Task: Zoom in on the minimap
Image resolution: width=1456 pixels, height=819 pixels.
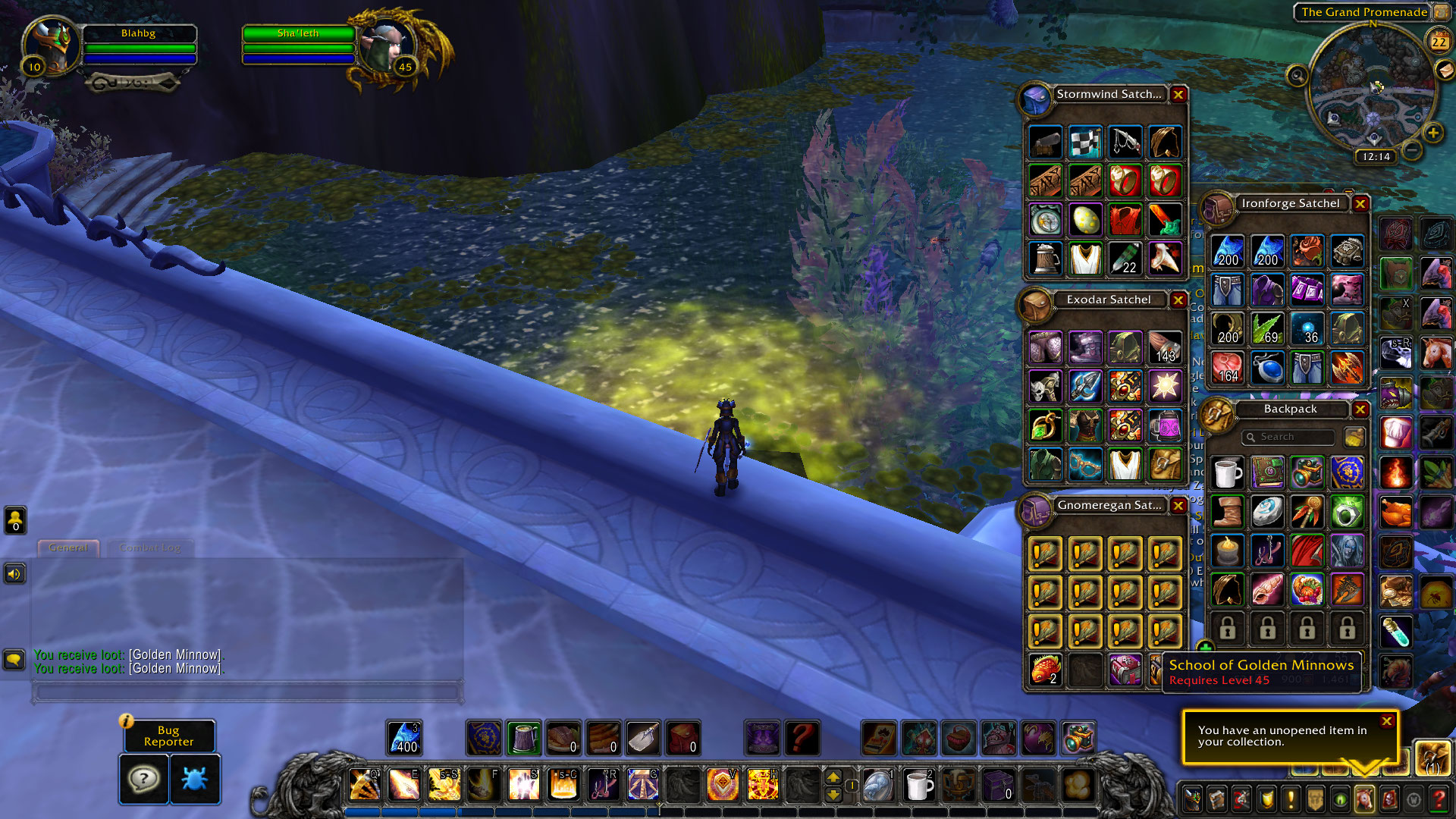Action: point(1432,133)
